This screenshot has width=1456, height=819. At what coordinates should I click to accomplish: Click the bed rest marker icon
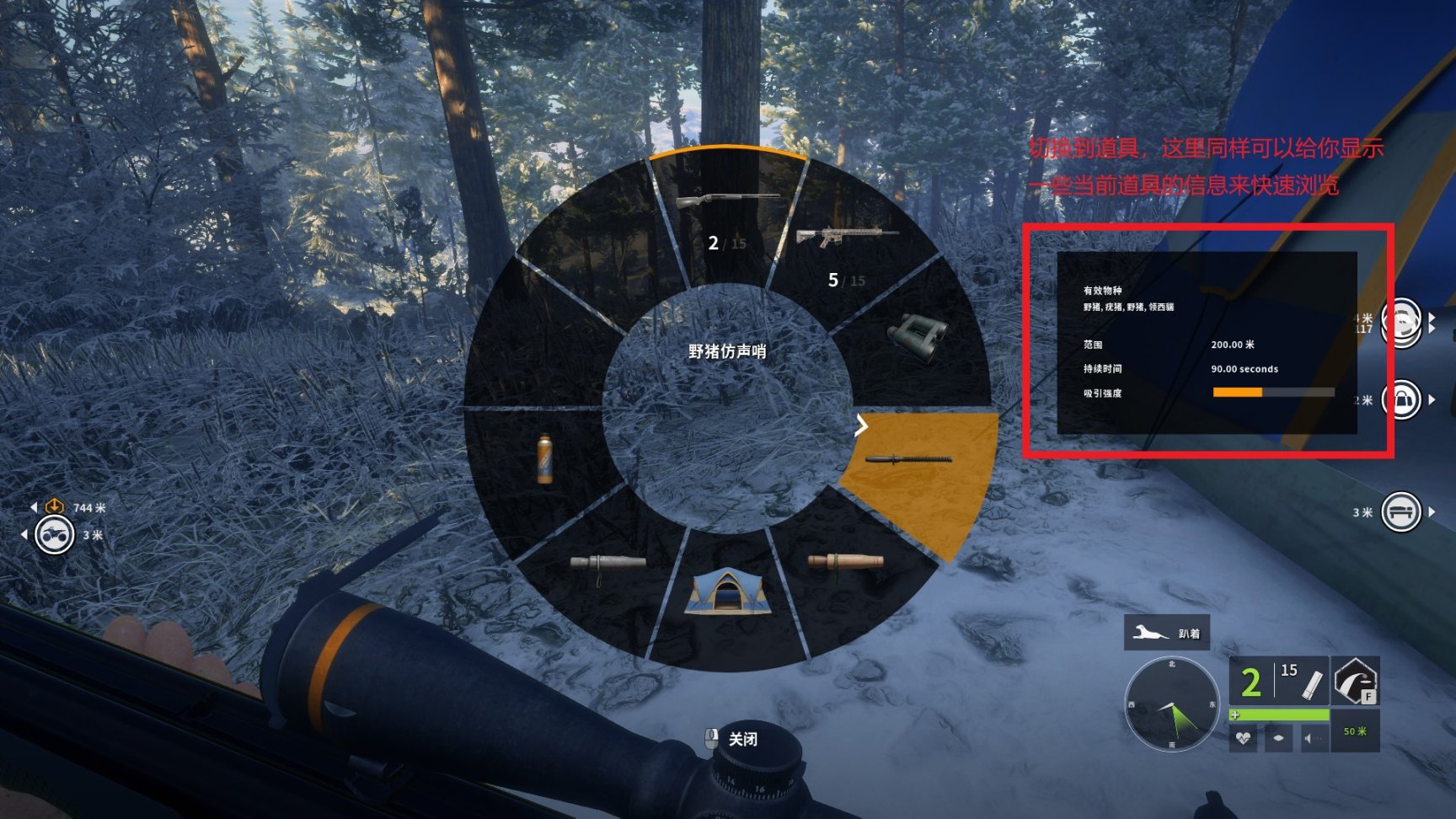coord(1400,512)
